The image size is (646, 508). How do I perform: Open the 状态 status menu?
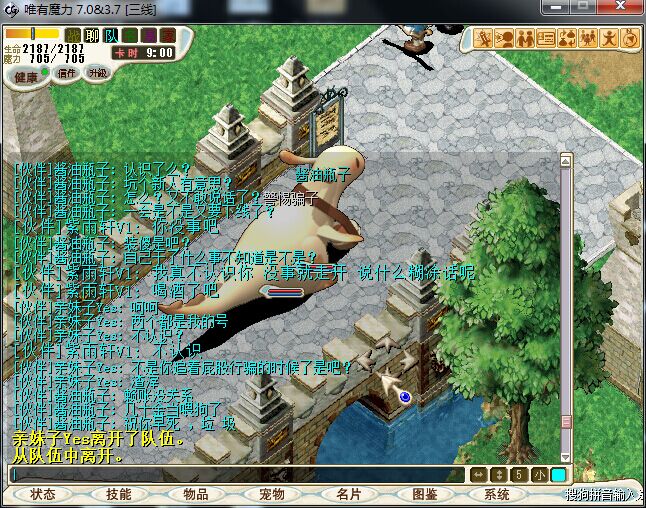[43, 494]
